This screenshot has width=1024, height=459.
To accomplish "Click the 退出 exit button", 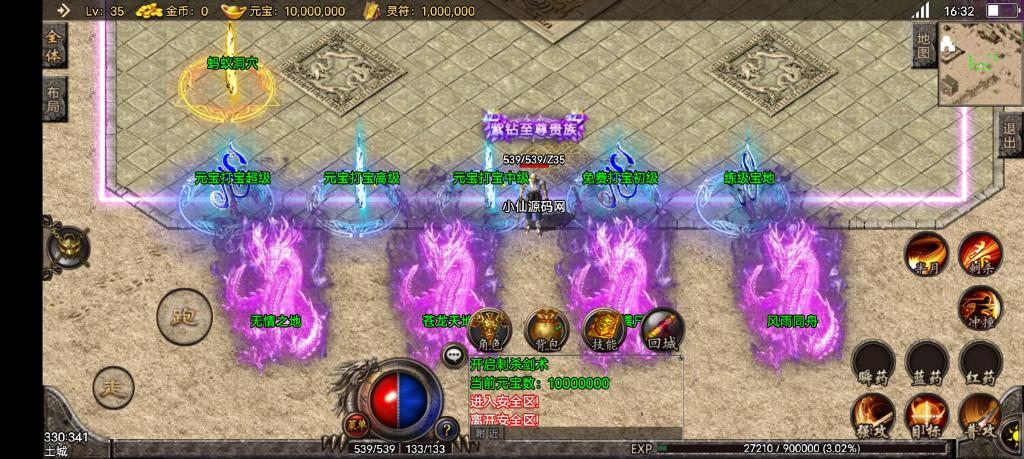I will (x=1010, y=136).
